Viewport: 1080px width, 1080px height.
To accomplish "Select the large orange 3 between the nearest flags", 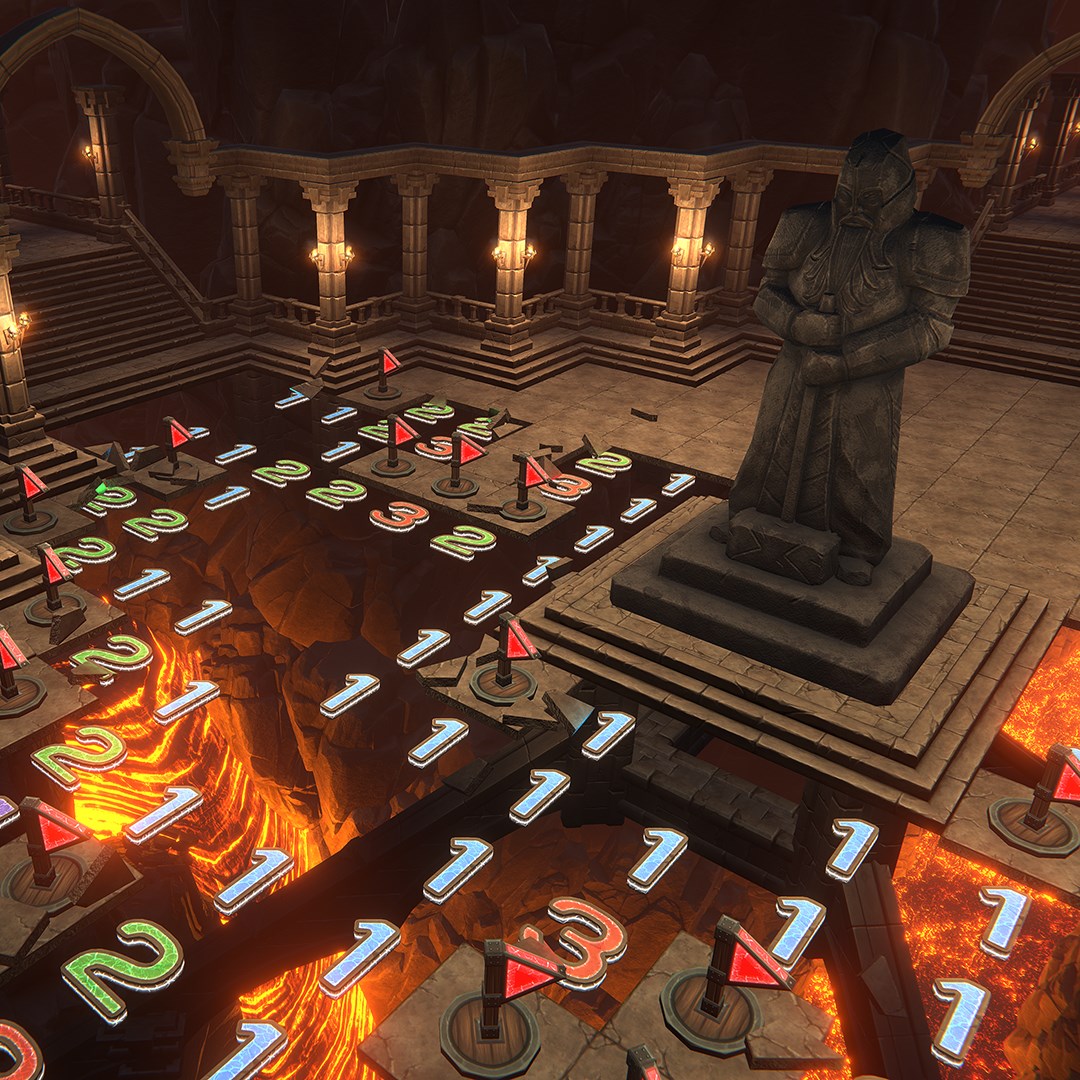I will [586, 940].
